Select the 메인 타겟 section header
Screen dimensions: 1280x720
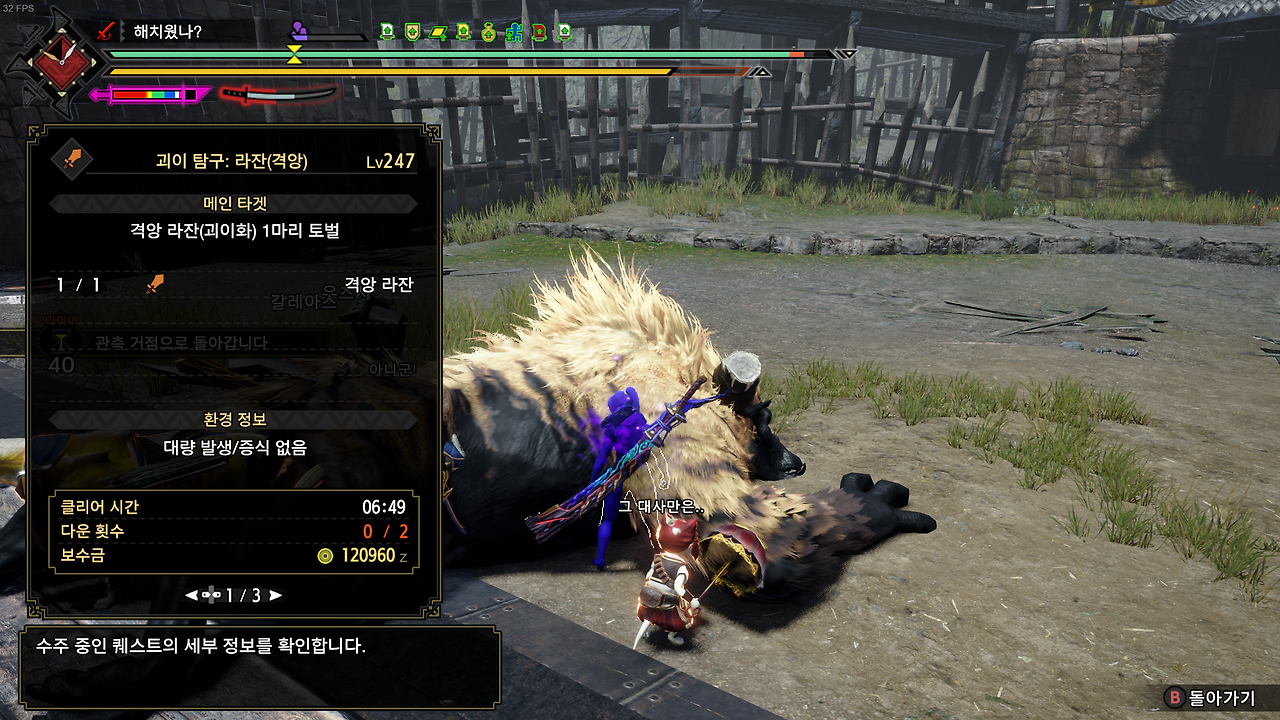(234, 201)
